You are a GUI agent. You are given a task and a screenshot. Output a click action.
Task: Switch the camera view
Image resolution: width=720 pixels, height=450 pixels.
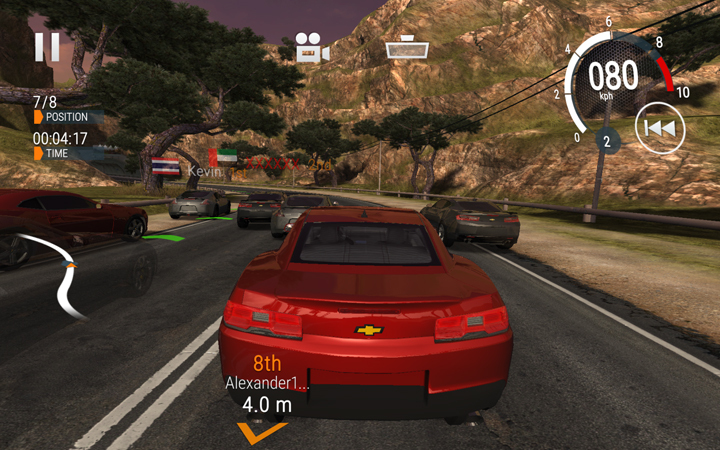311,48
